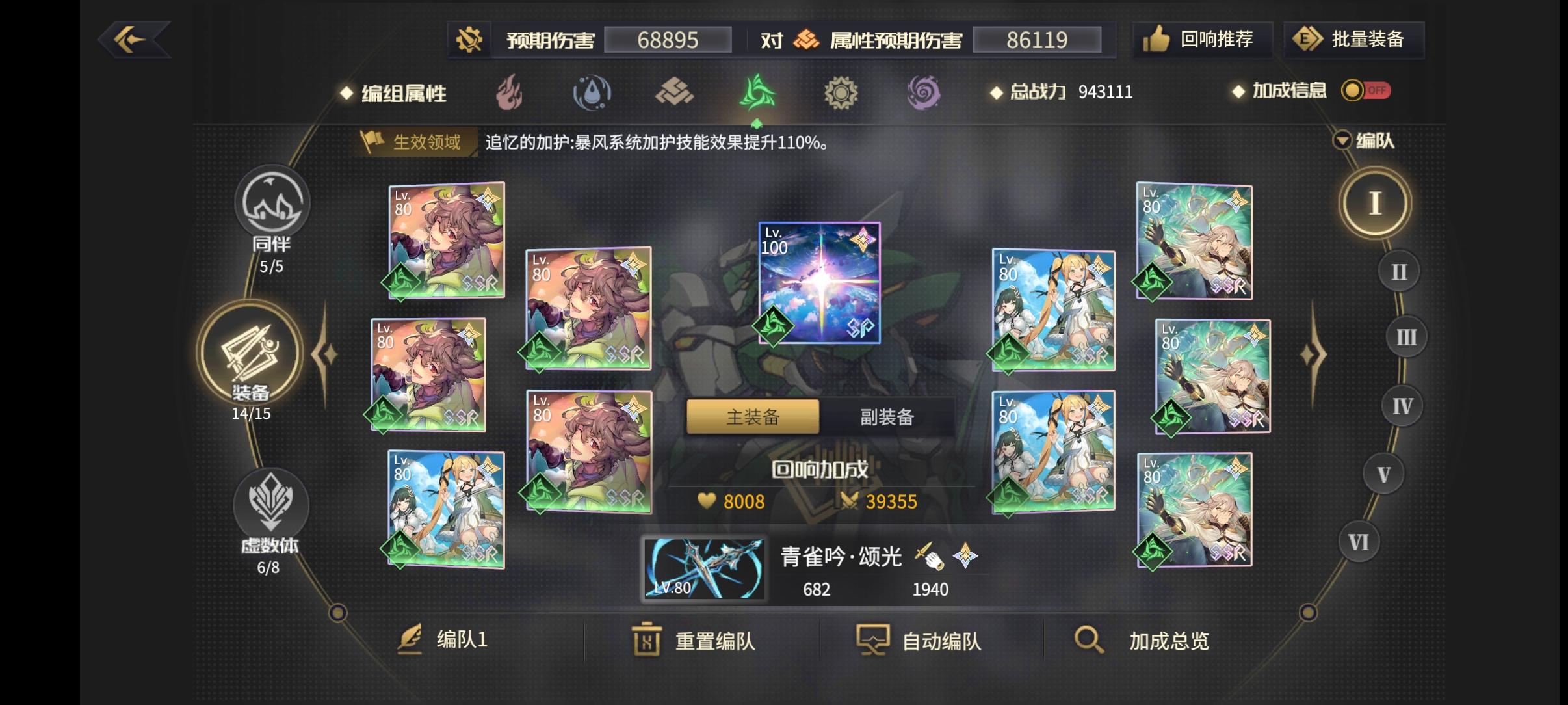Select team slot II on the right
This screenshot has height=705, width=1568.
click(x=1398, y=271)
